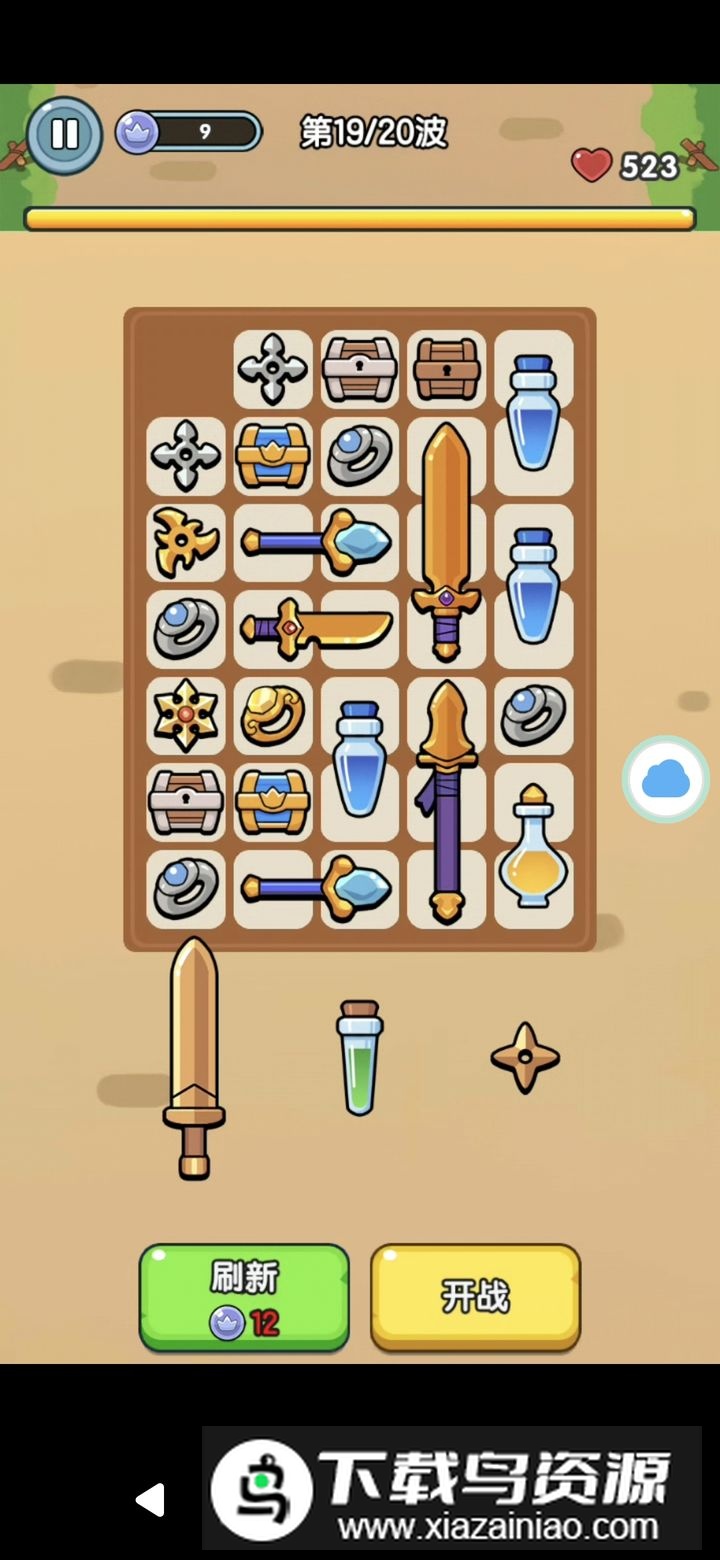
Task: Select the six-point star shuriken with red gem
Action: tap(185, 715)
